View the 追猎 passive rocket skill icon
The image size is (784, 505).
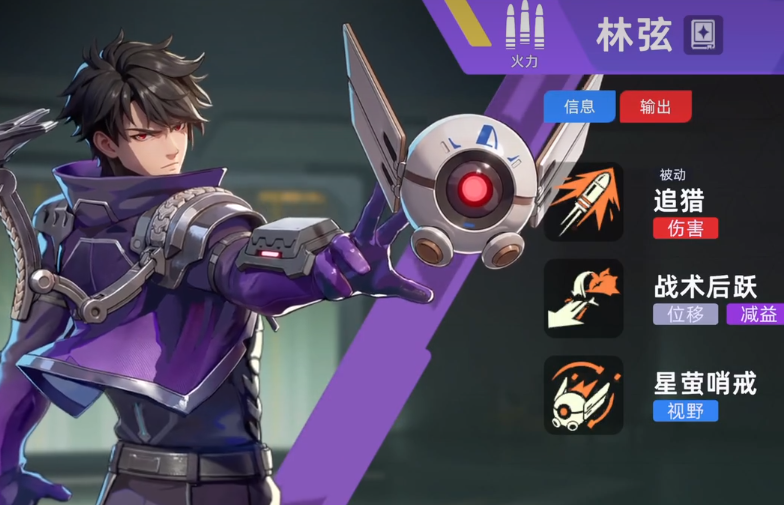click(x=584, y=202)
